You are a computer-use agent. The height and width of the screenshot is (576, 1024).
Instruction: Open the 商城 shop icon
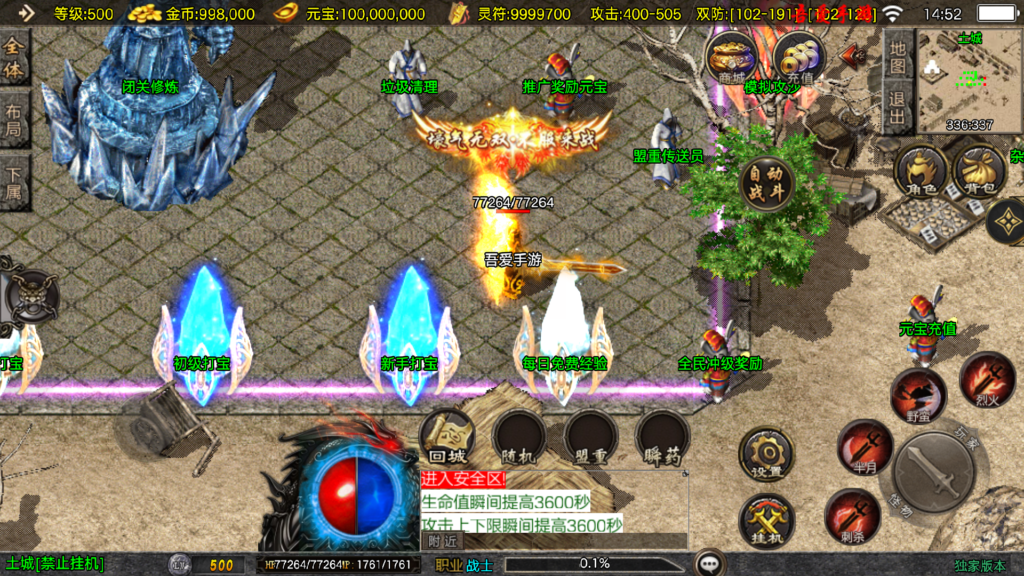[x=730, y=59]
